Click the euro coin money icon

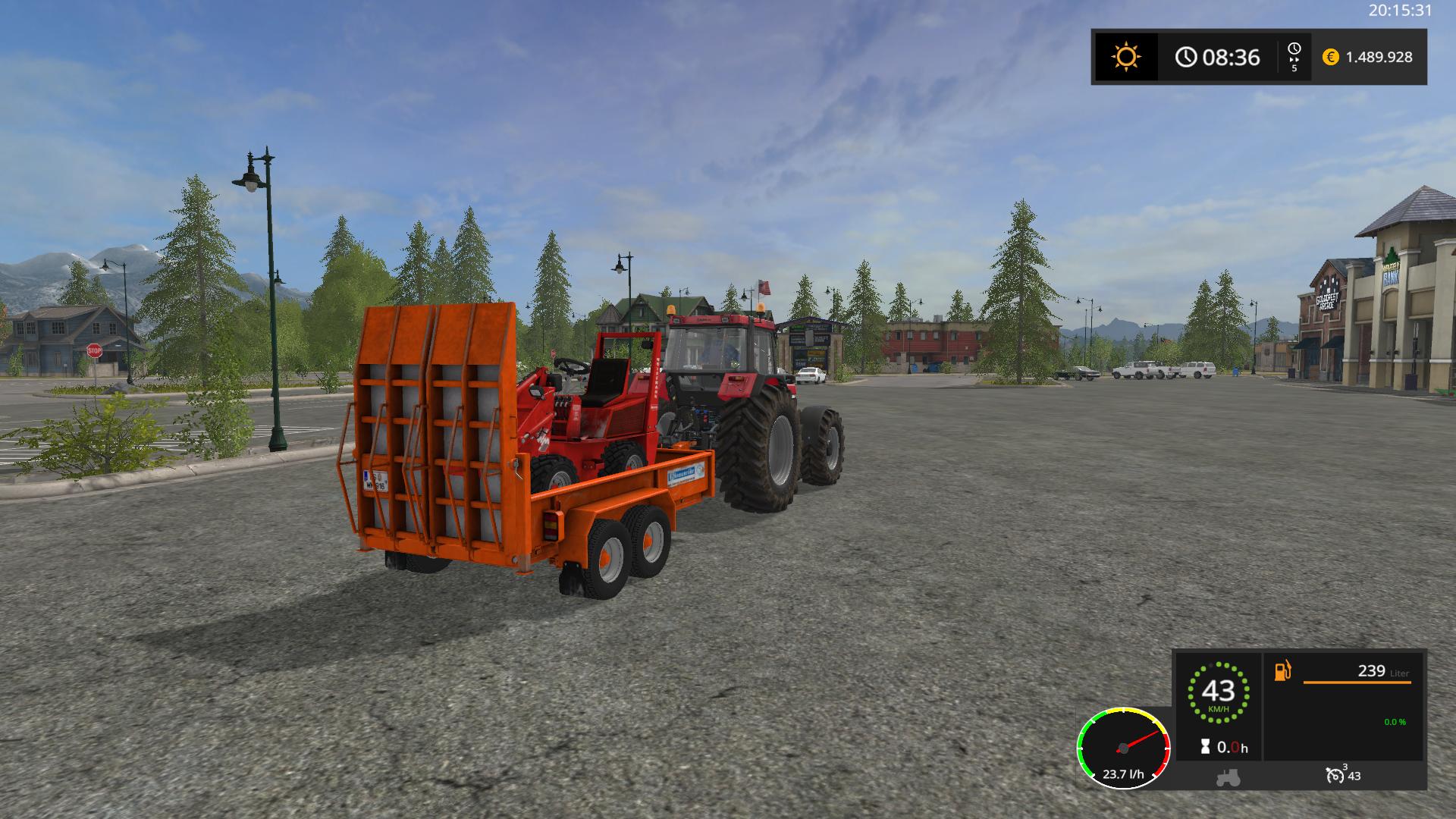pos(1330,57)
